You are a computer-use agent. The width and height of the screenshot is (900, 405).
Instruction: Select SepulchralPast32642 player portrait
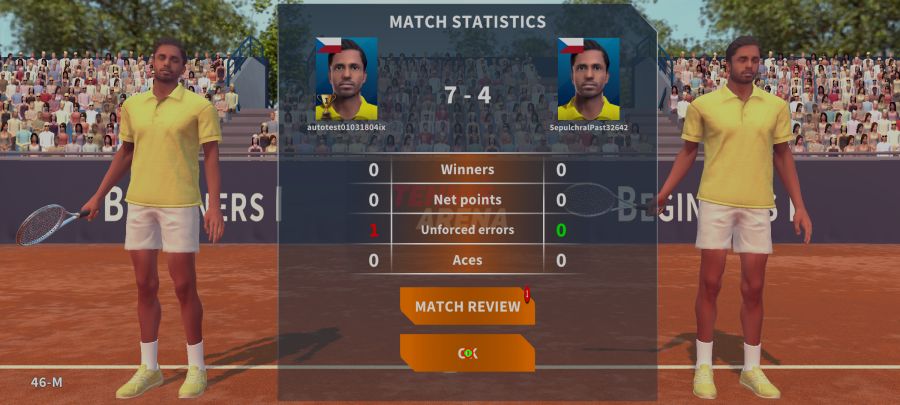click(588, 79)
